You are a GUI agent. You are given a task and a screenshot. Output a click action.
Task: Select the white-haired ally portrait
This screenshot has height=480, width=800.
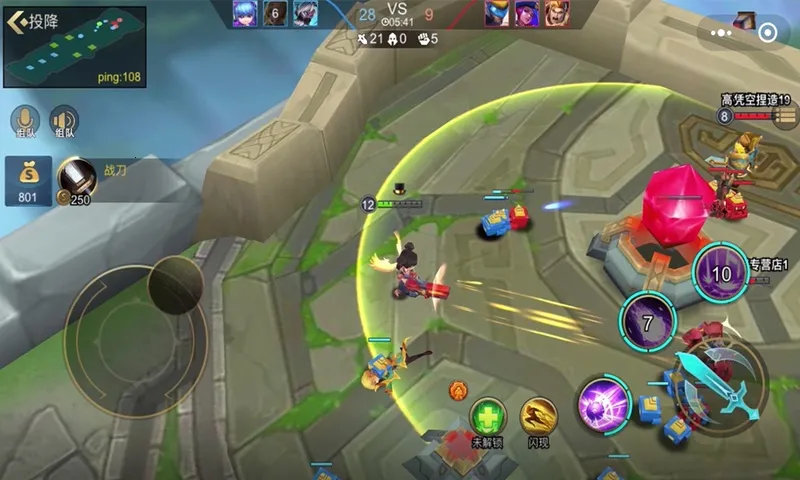(x=305, y=13)
